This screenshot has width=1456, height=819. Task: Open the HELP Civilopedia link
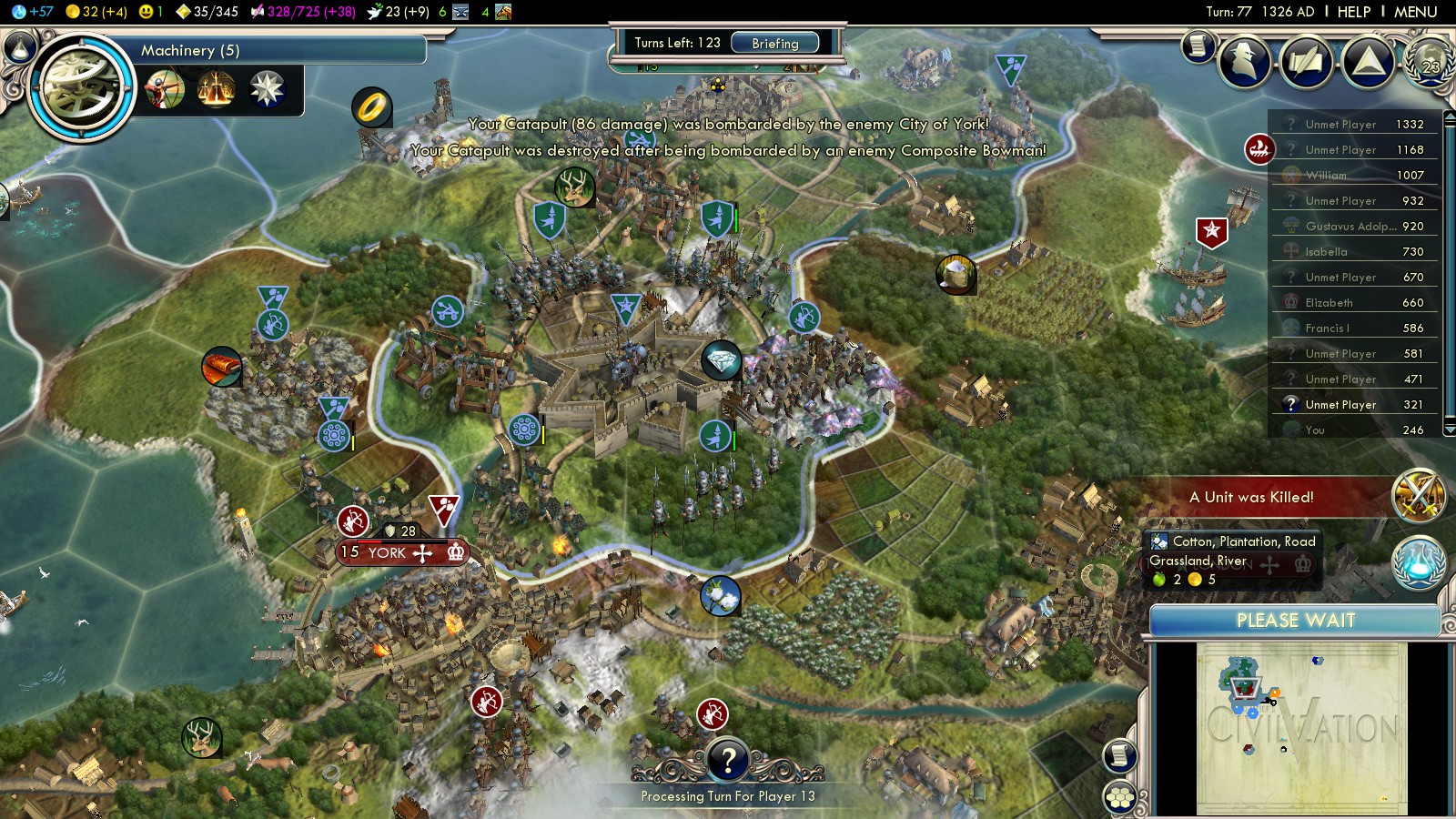point(1353,12)
